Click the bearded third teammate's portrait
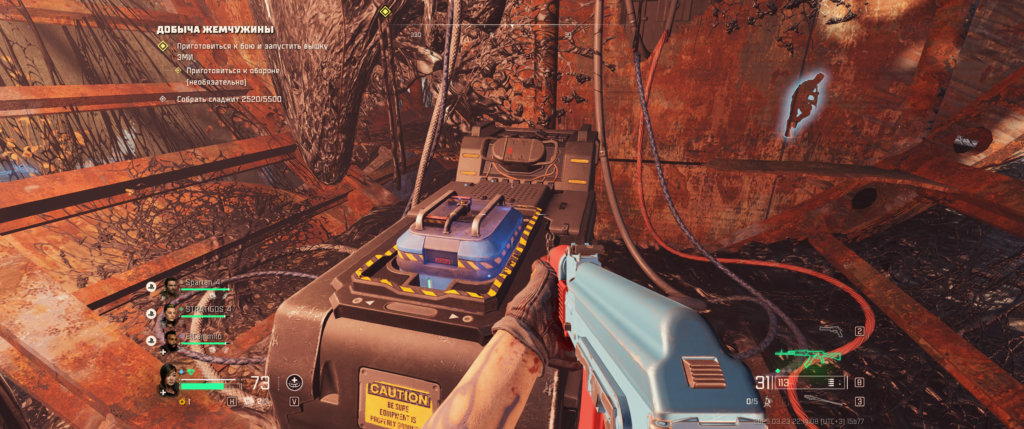This screenshot has height=429, width=1024. coord(170,340)
